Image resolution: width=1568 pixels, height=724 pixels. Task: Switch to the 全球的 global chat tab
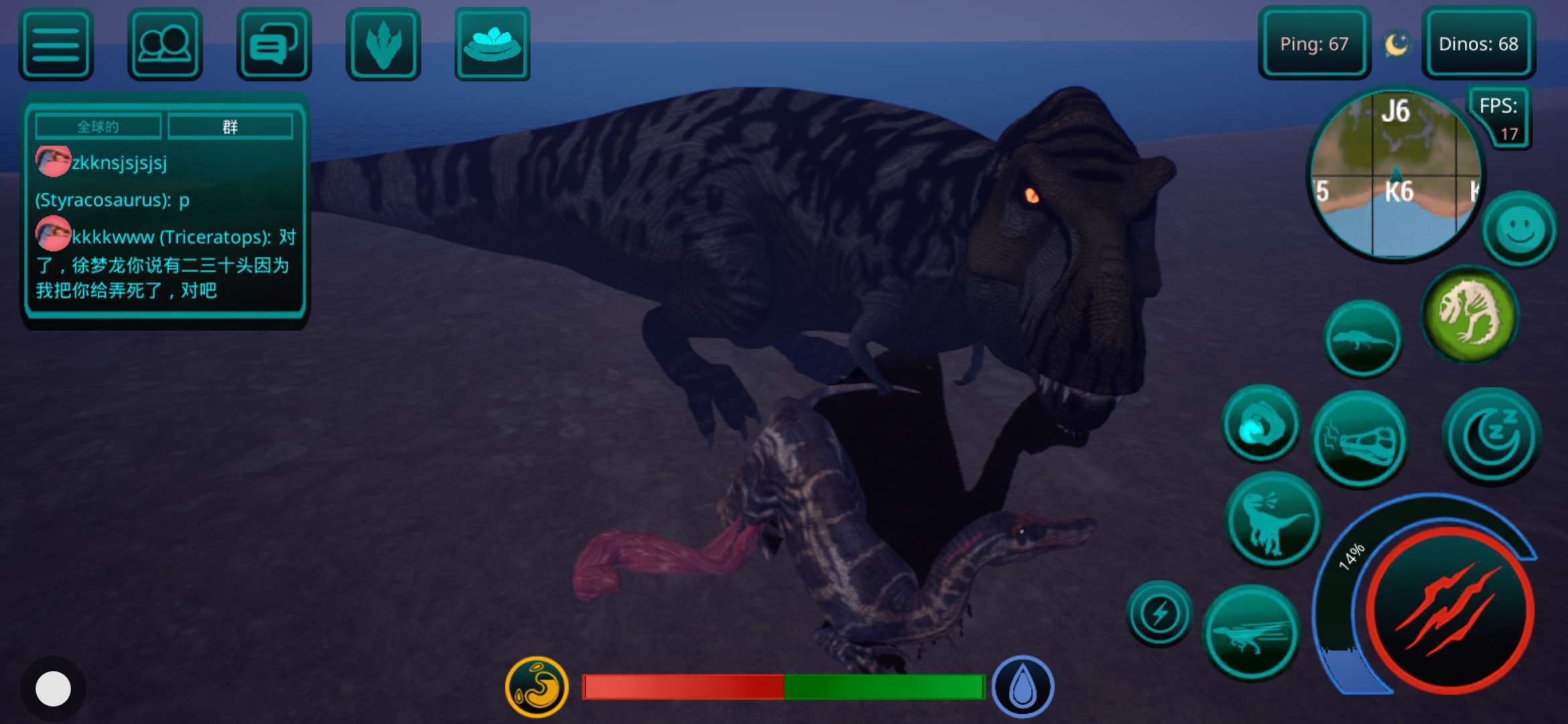[x=98, y=127]
